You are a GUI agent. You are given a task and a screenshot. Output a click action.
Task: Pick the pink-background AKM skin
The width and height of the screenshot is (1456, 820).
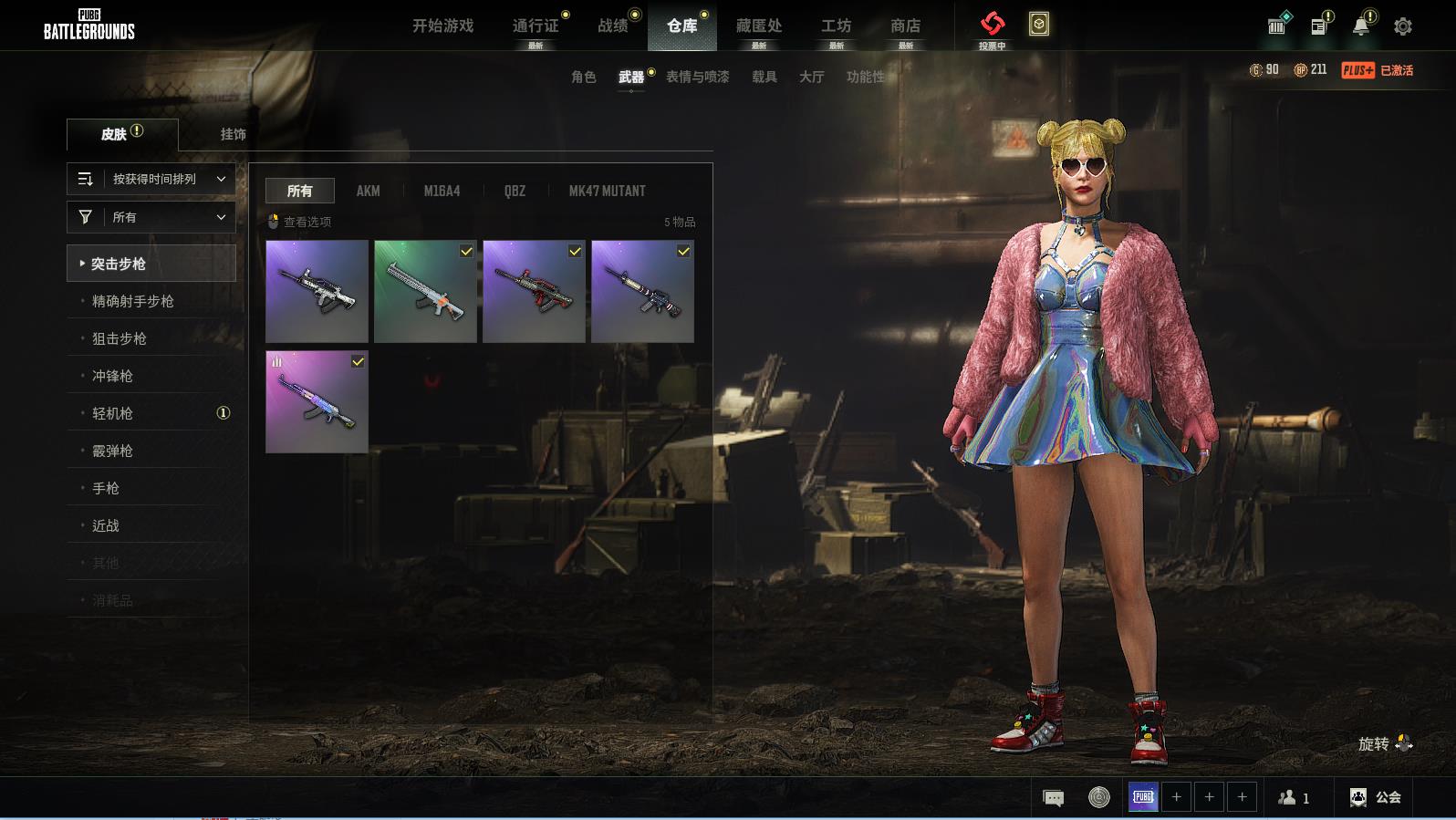click(317, 401)
